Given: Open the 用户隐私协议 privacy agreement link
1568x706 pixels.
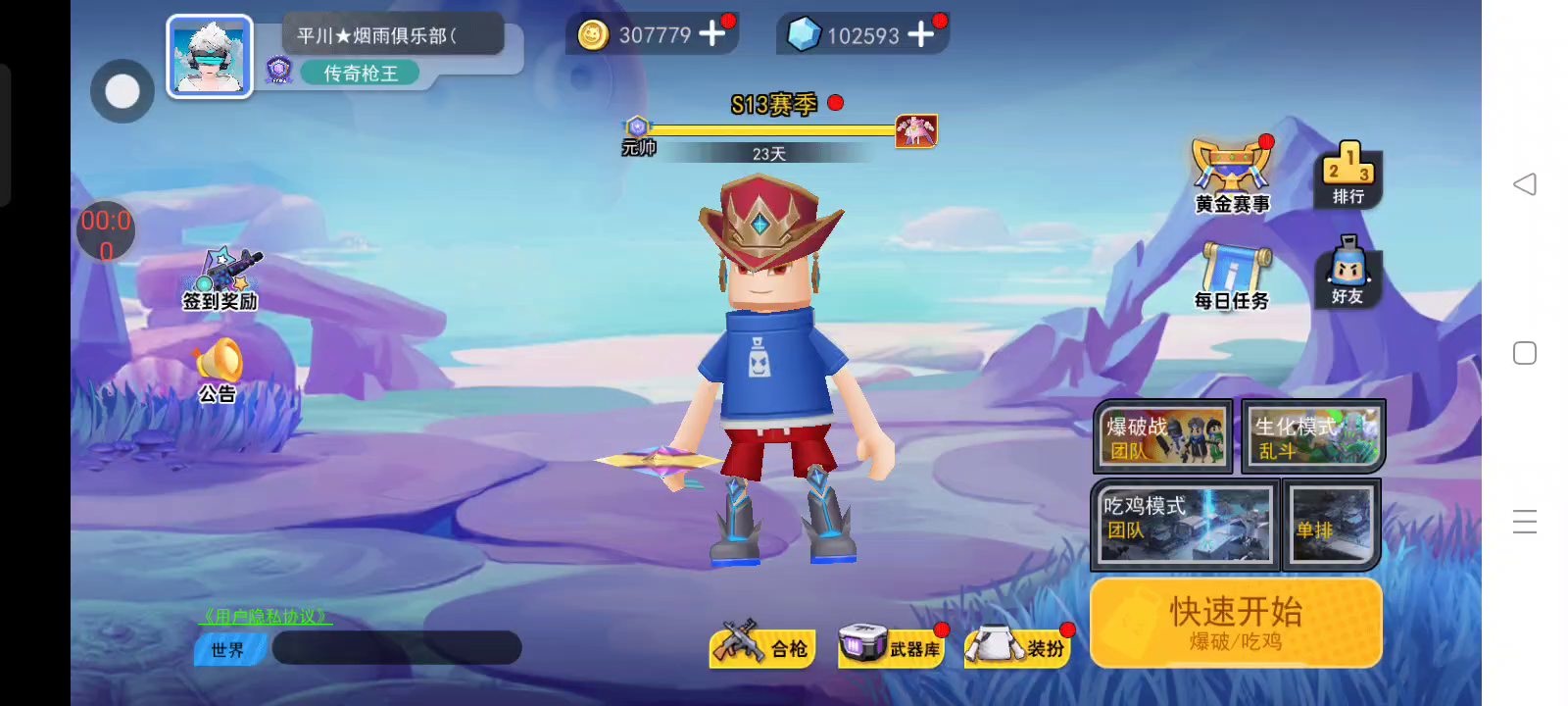Looking at the screenshot, I should 265,617.
